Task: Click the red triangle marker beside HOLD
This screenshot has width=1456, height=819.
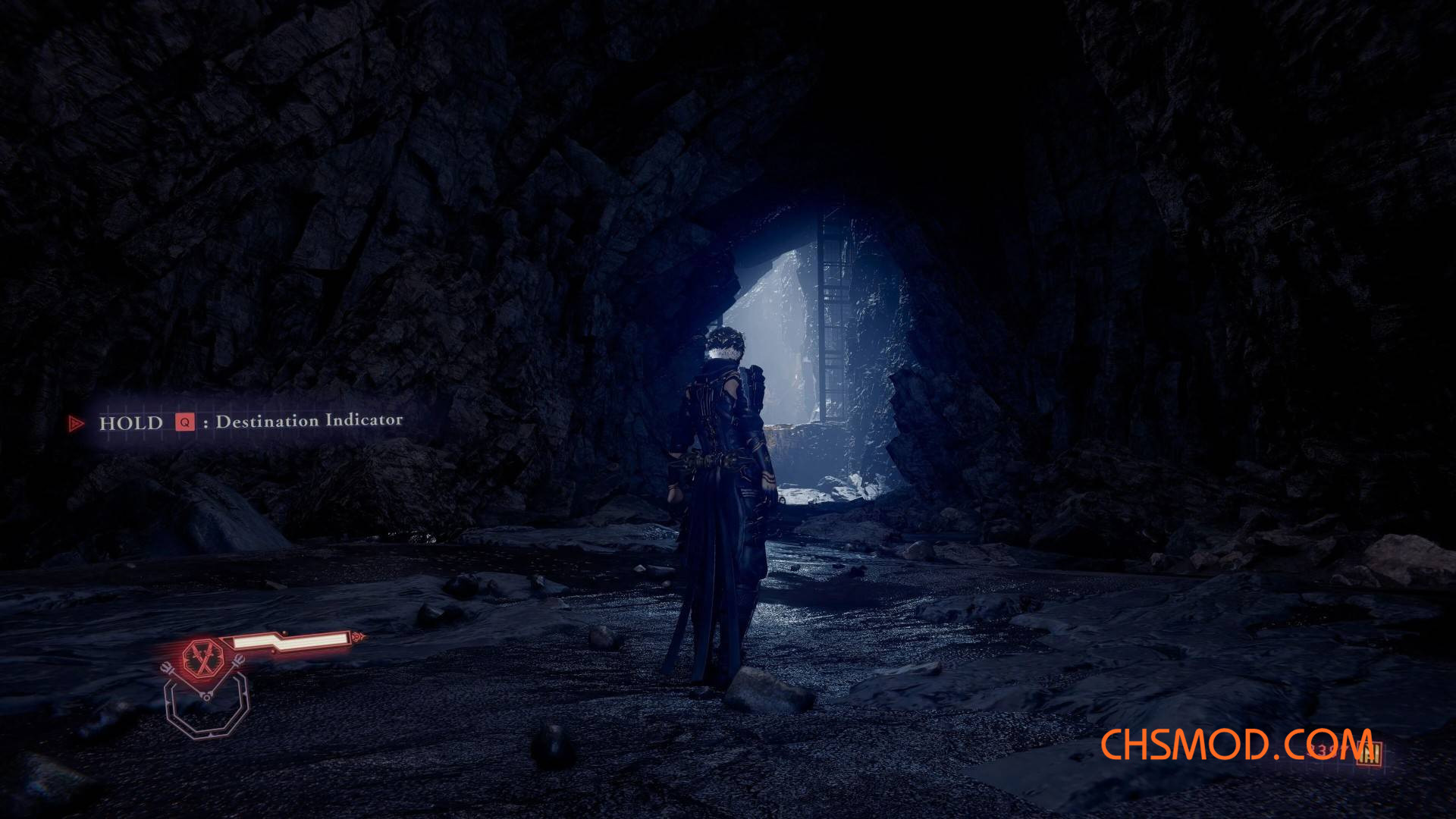Action: 76,422
